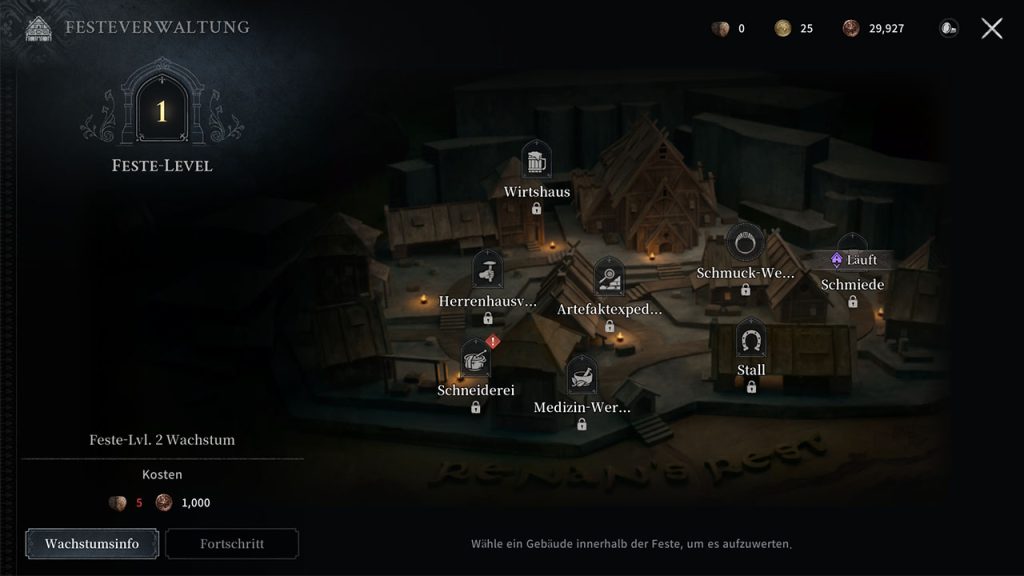Select the Medizin-Werkstatt mortar icon
This screenshot has width=1024, height=576.
(x=581, y=376)
